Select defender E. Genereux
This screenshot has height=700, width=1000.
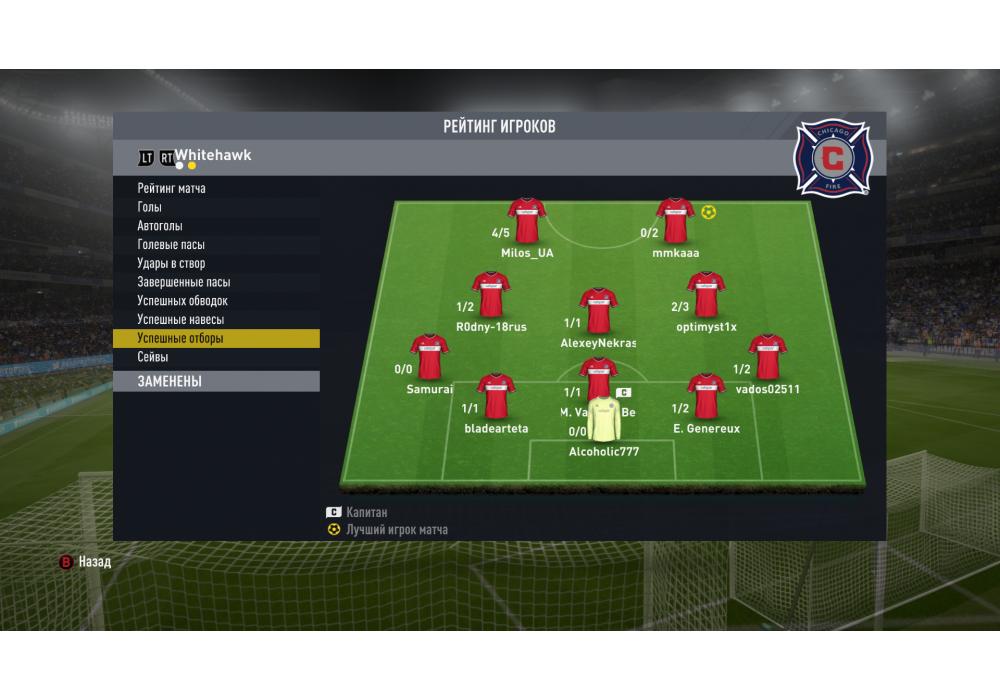point(706,396)
